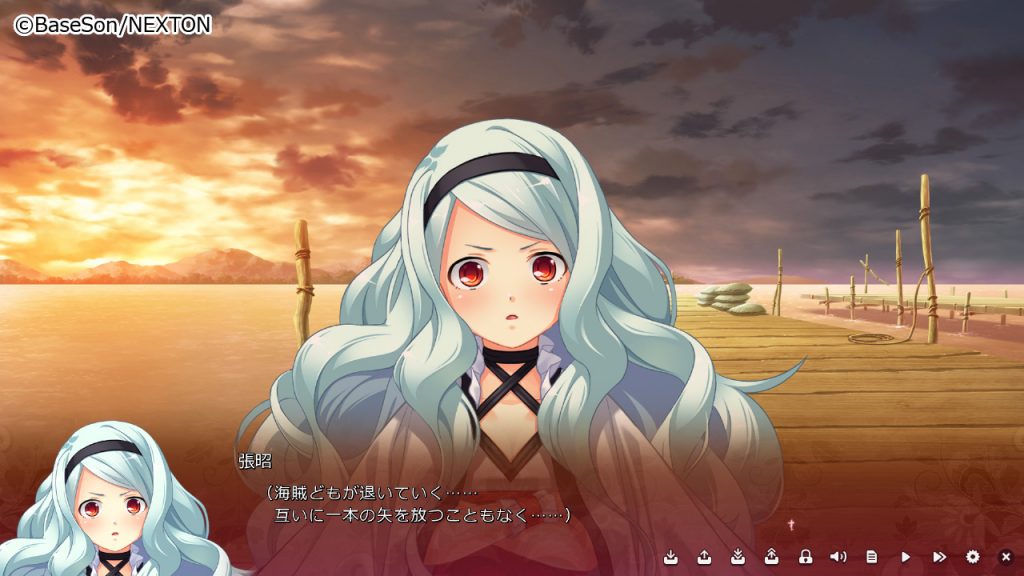Image resolution: width=1024 pixels, height=576 pixels.
Task: Toggle the padlock icon
Action: point(805,556)
